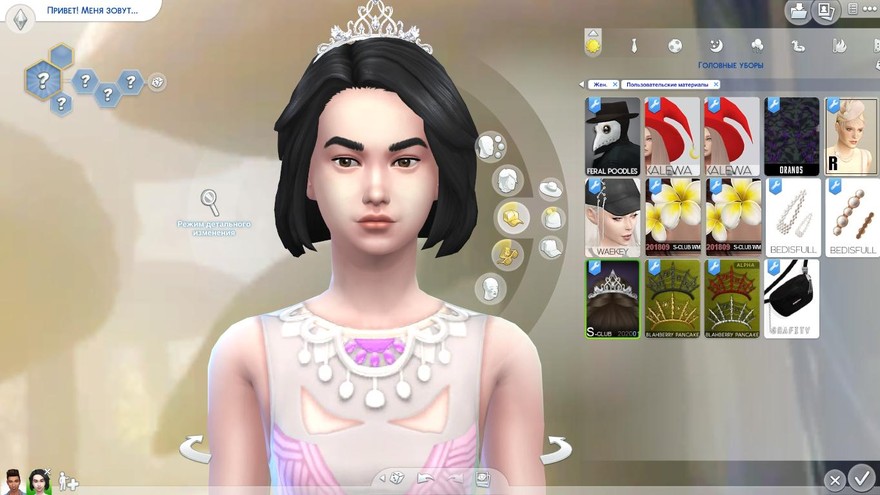Remove the 'Пользовательские материалы' filter tag
880x495 pixels.
tap(714, 85)
